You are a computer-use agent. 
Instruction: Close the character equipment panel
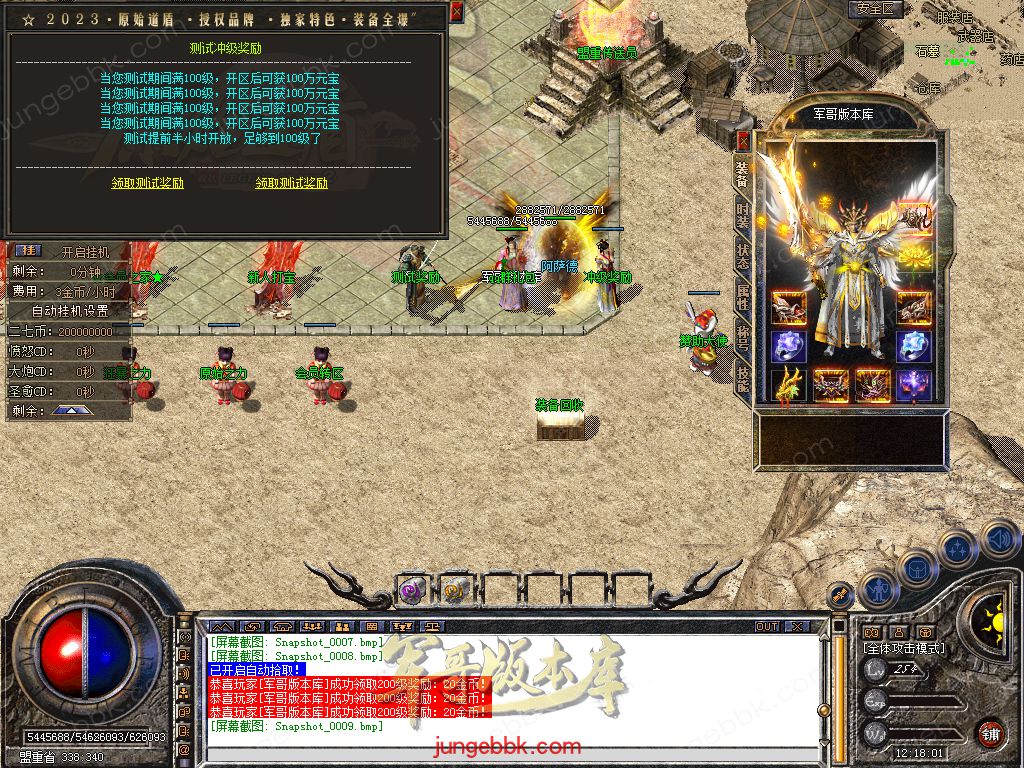[743, 140]
